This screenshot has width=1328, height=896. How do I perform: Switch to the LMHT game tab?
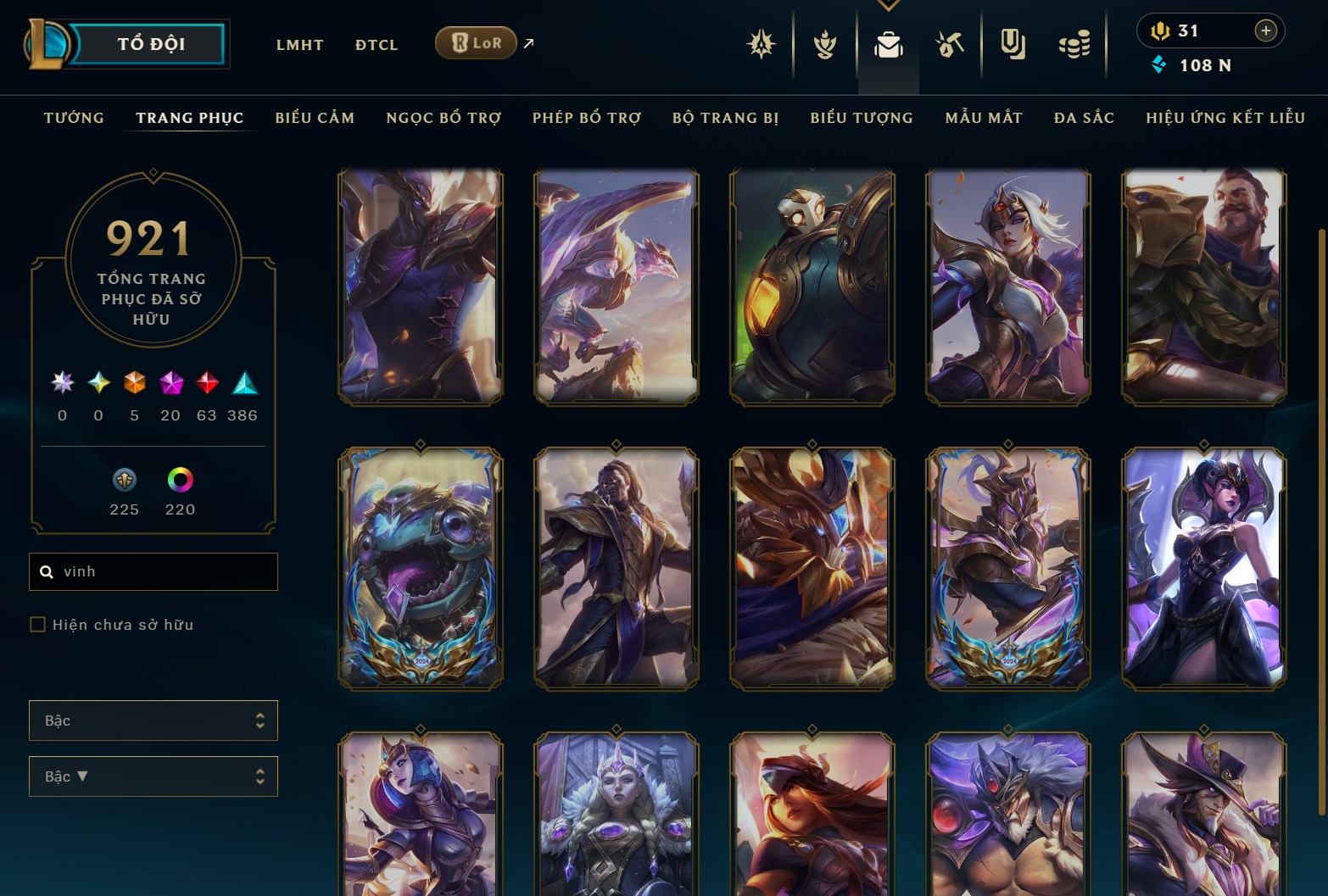click(x=299, y=45)
